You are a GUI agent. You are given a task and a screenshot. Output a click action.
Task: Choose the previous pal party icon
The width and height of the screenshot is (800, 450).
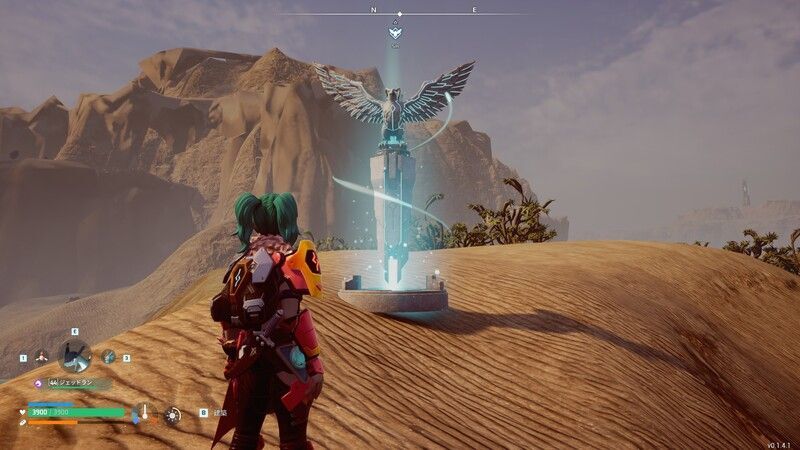[41, 356]
